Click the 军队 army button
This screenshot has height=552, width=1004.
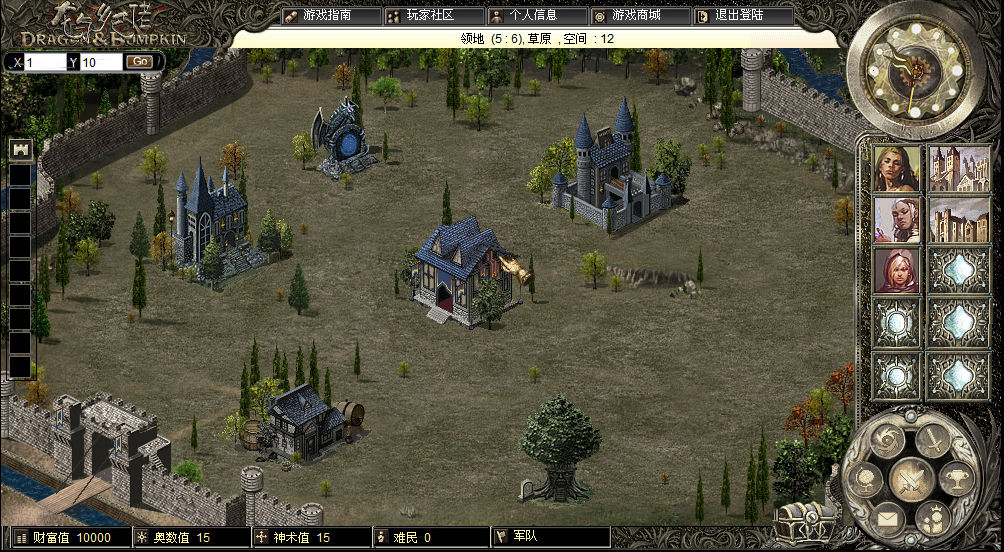tap(550, 538)
